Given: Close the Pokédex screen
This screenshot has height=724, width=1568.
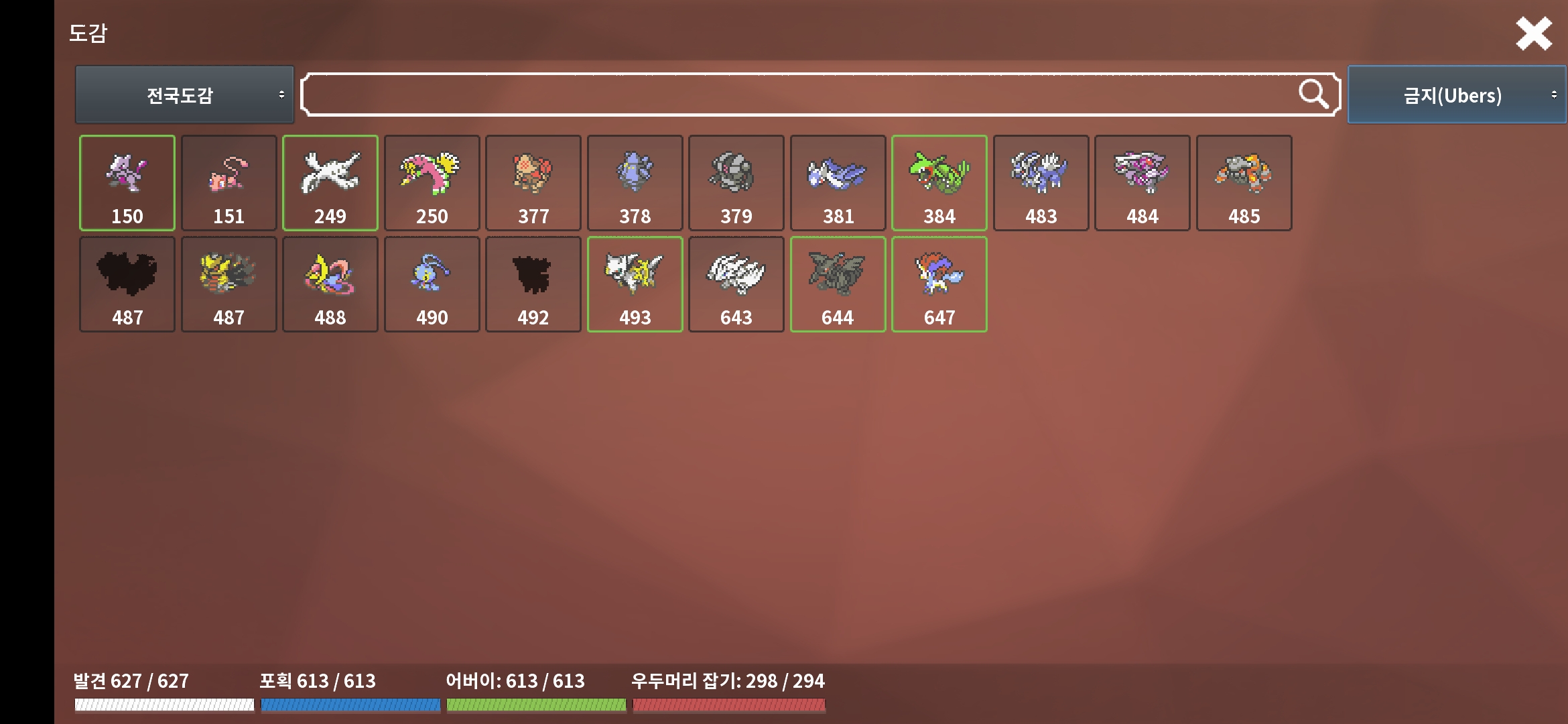Looking at the screenshot, I should (1534, 34).
